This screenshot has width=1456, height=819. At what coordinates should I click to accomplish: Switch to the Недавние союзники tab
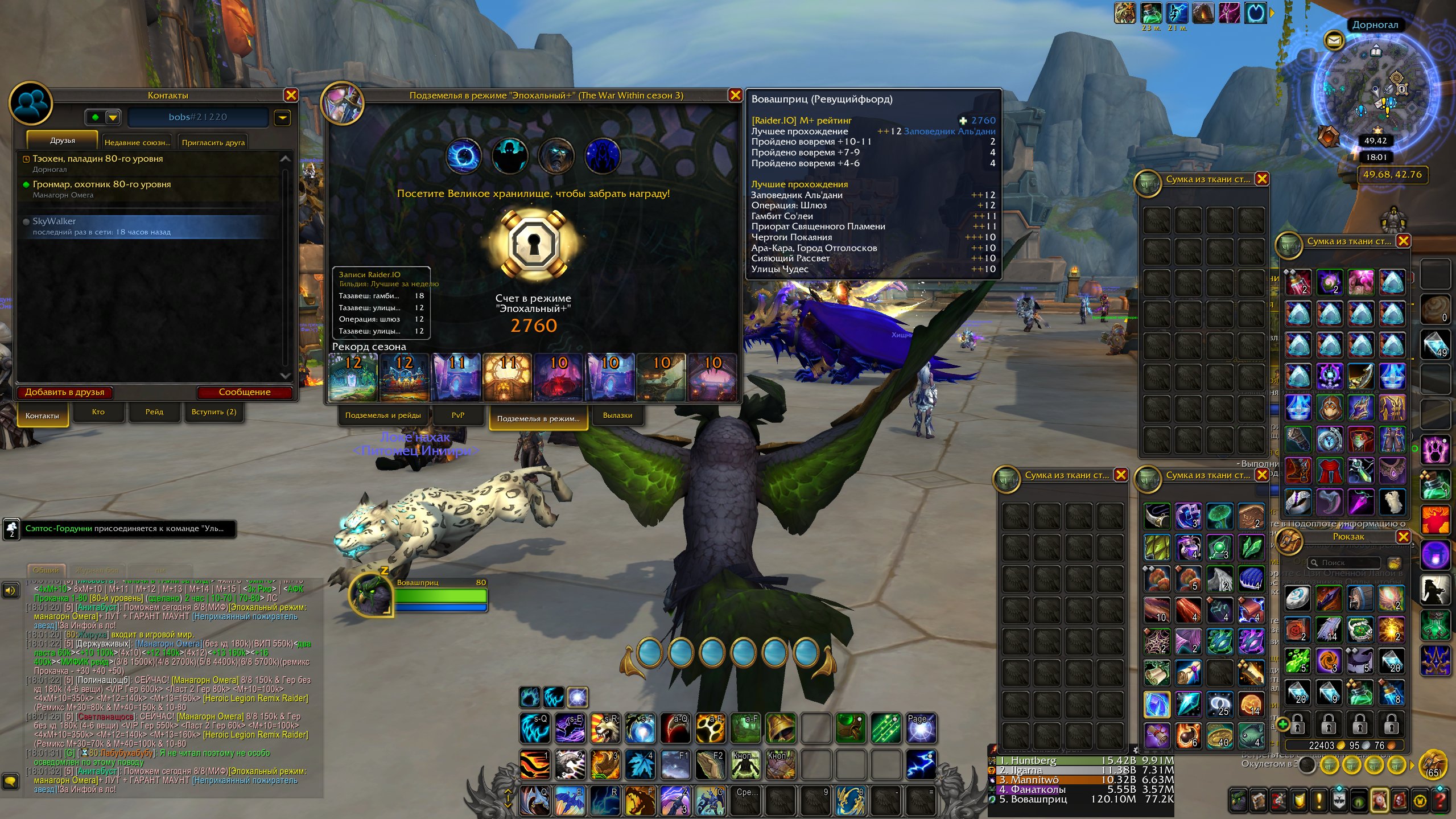137,142
